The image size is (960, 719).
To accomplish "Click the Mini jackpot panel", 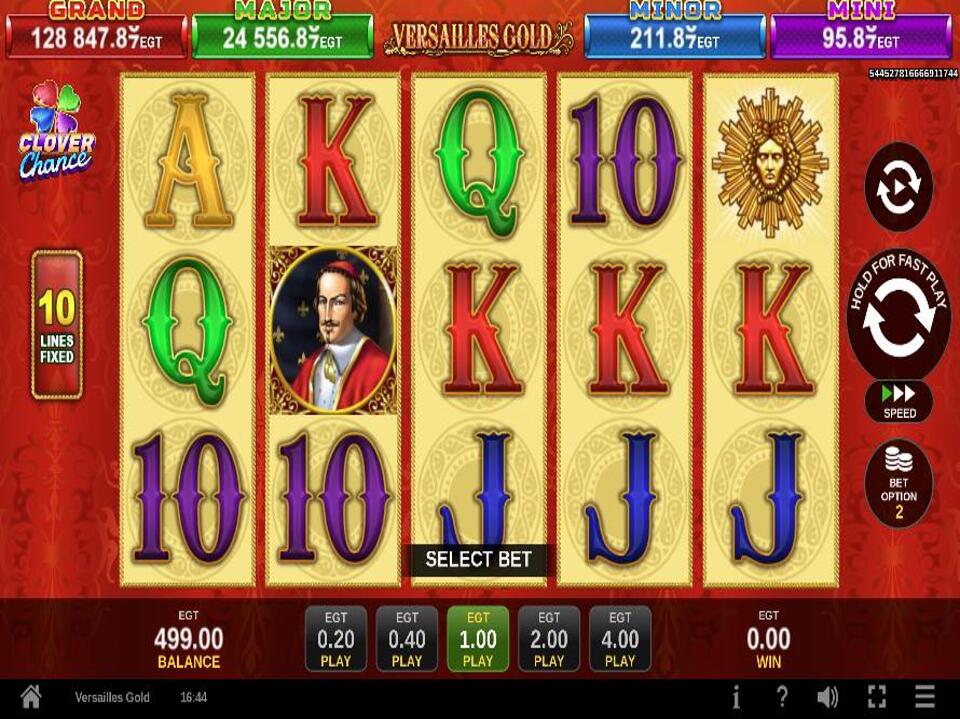I will [x=861, y=31].
